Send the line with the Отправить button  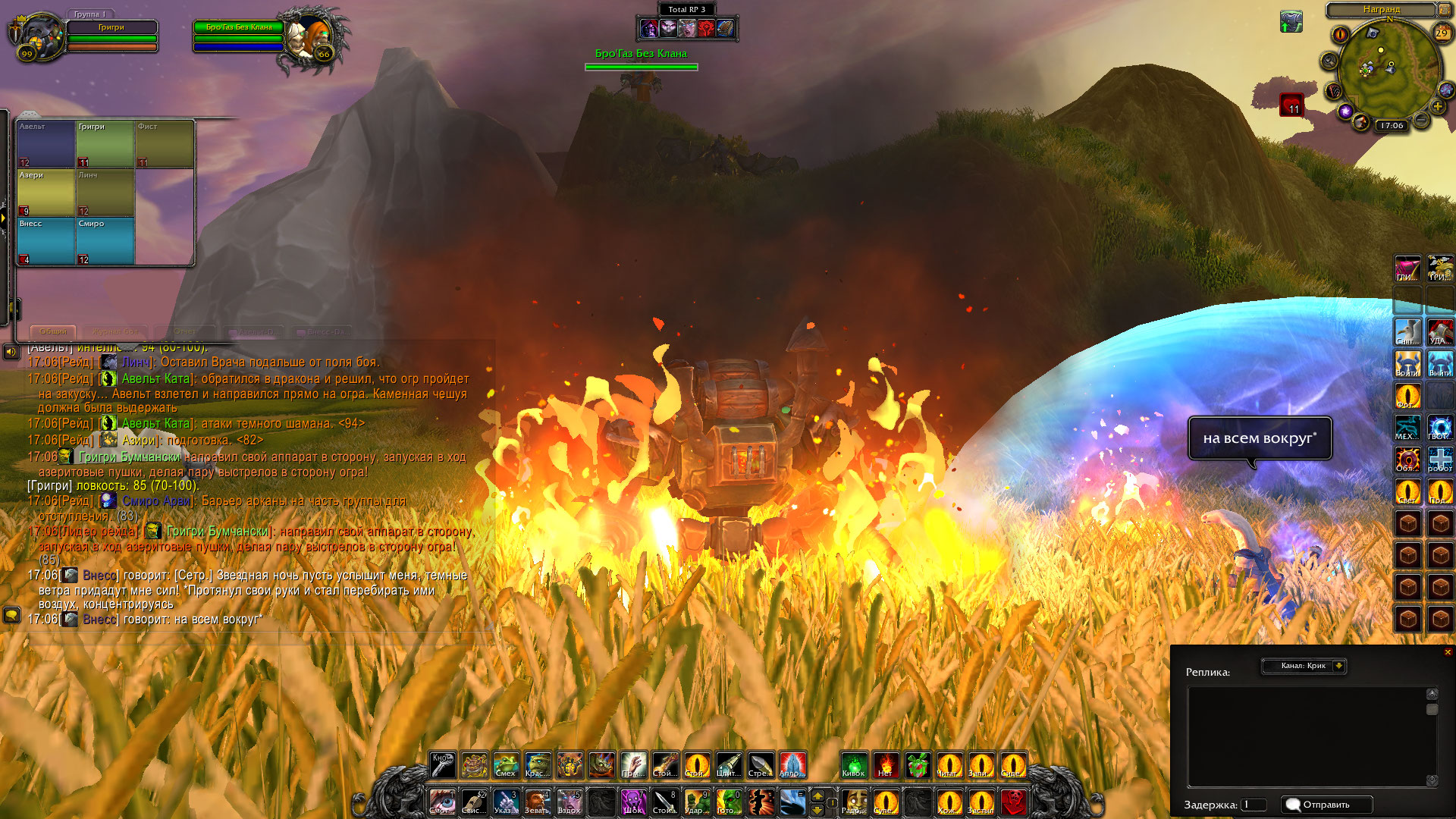(x=1326, y=805)
